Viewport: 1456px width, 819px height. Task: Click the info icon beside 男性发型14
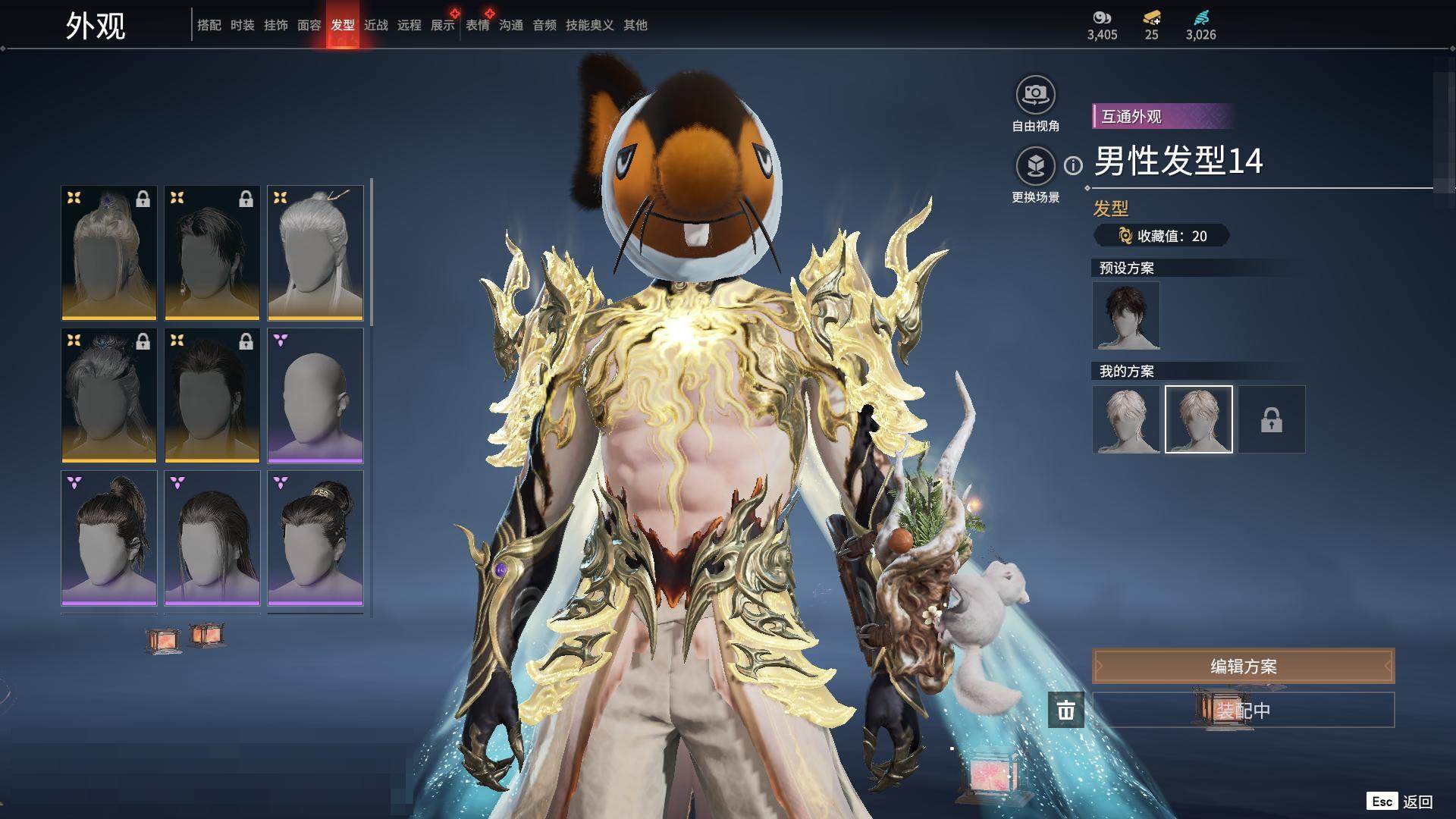coord(1073,165)
